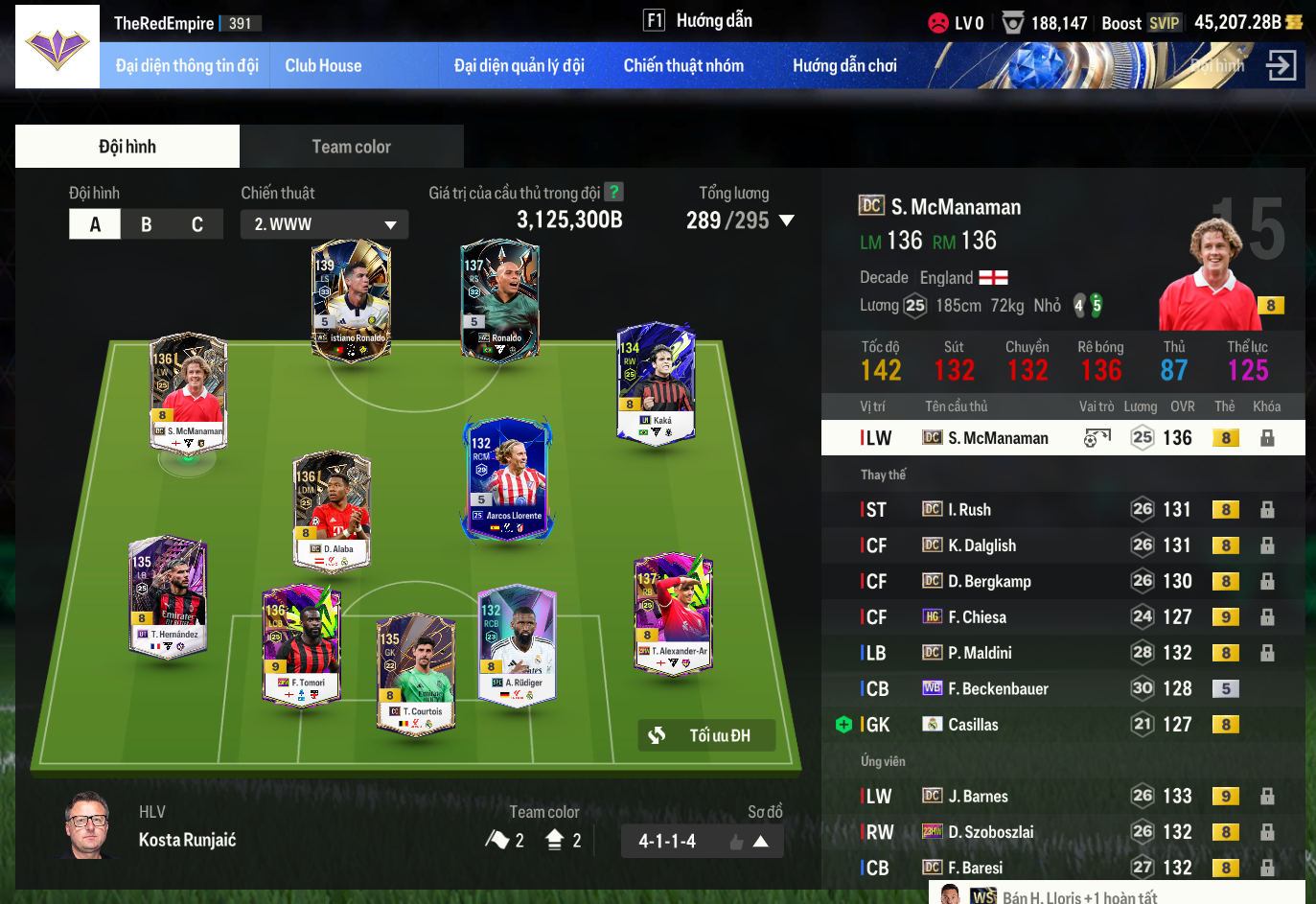Viewport: 1316px width, 904px height.
Task: Select squad B
Action: (x=146, y=224)
